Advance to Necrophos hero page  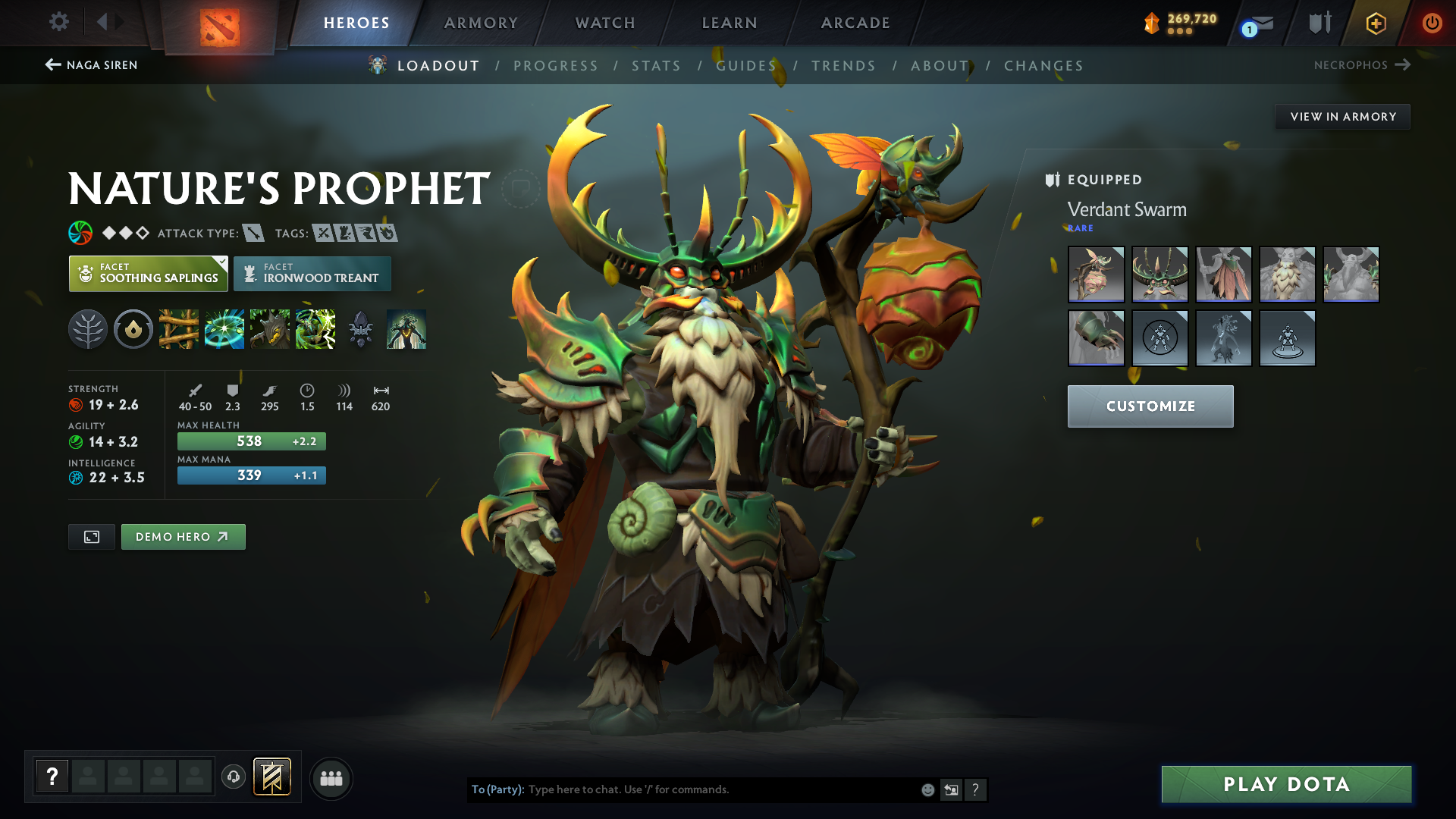point(1363,65)
